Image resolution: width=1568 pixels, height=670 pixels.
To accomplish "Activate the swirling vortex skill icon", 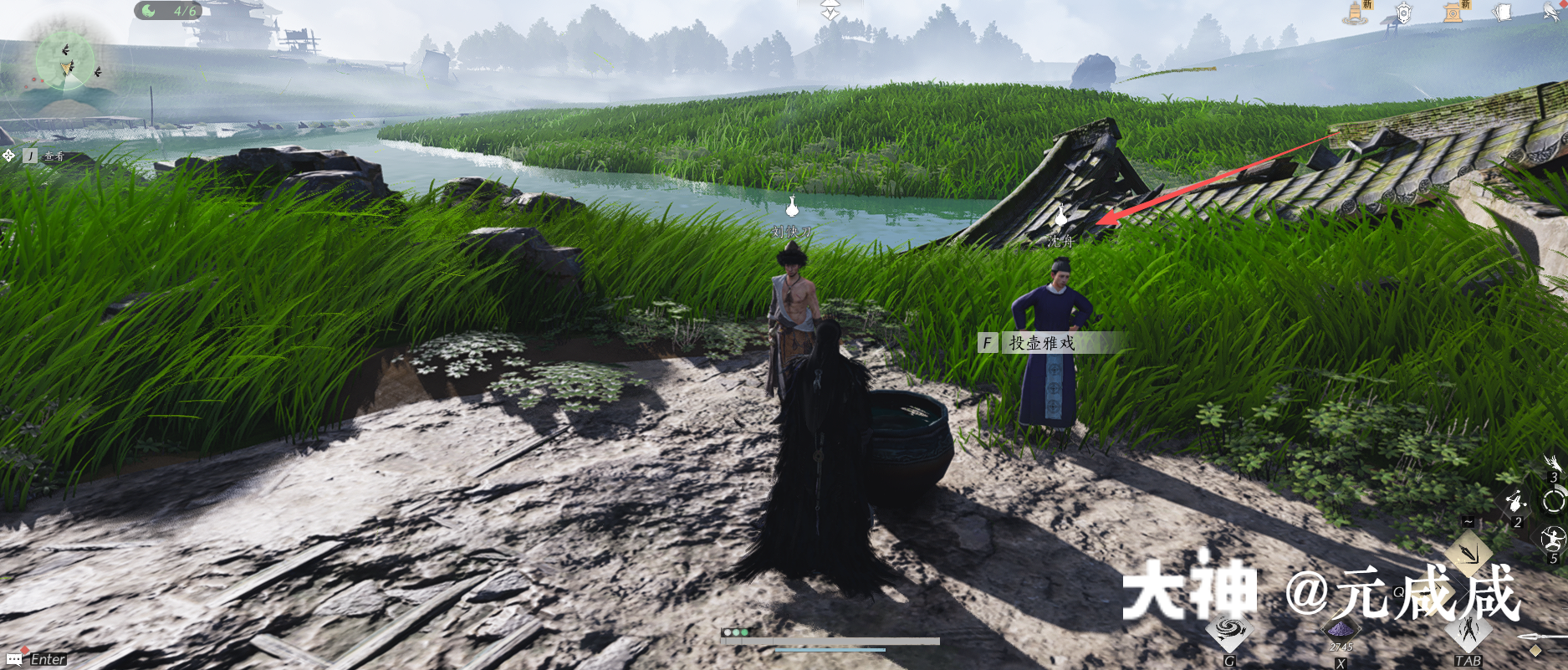I will click(x=1228, y=632).
